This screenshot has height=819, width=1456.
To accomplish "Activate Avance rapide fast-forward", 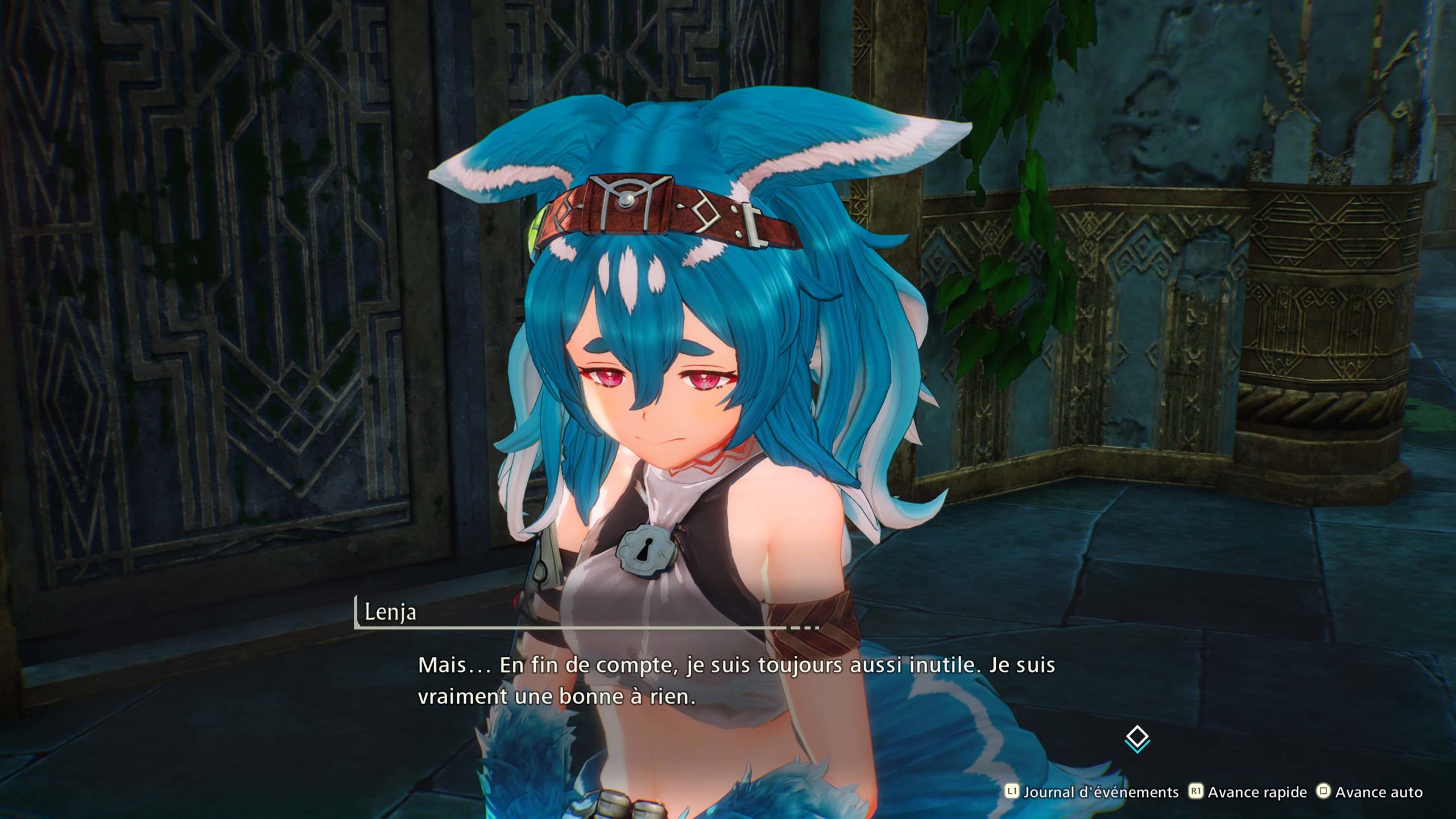I will [1249, 792].
